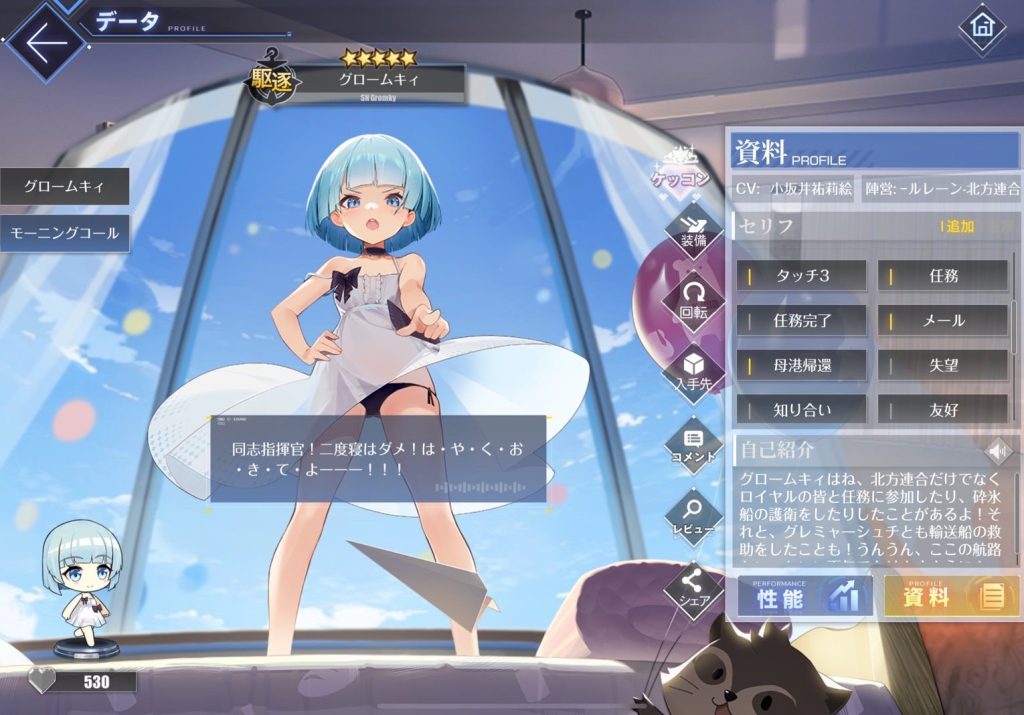
Task: Switch to the 資料 profile tab
Action: (951, 597)
